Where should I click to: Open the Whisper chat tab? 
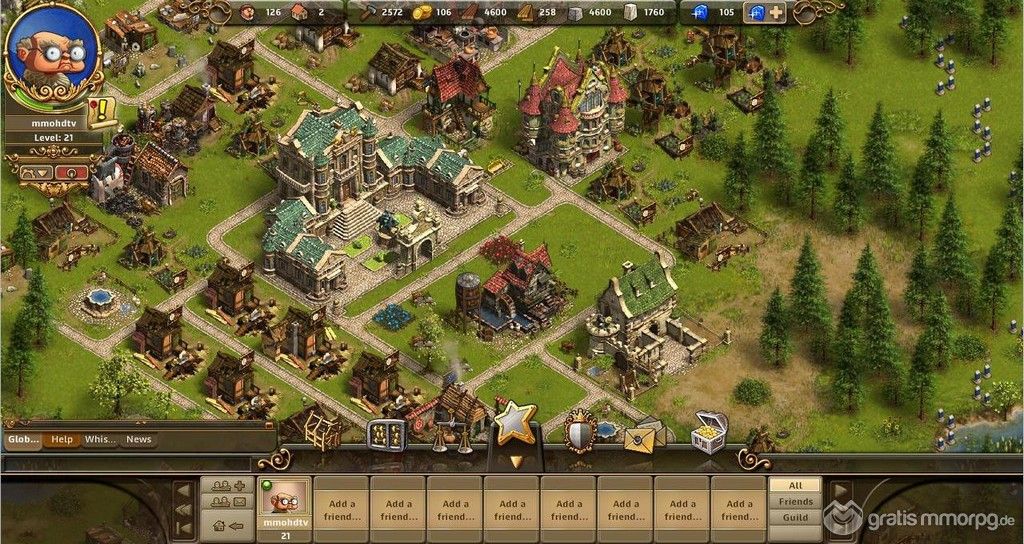pos(100,439)
